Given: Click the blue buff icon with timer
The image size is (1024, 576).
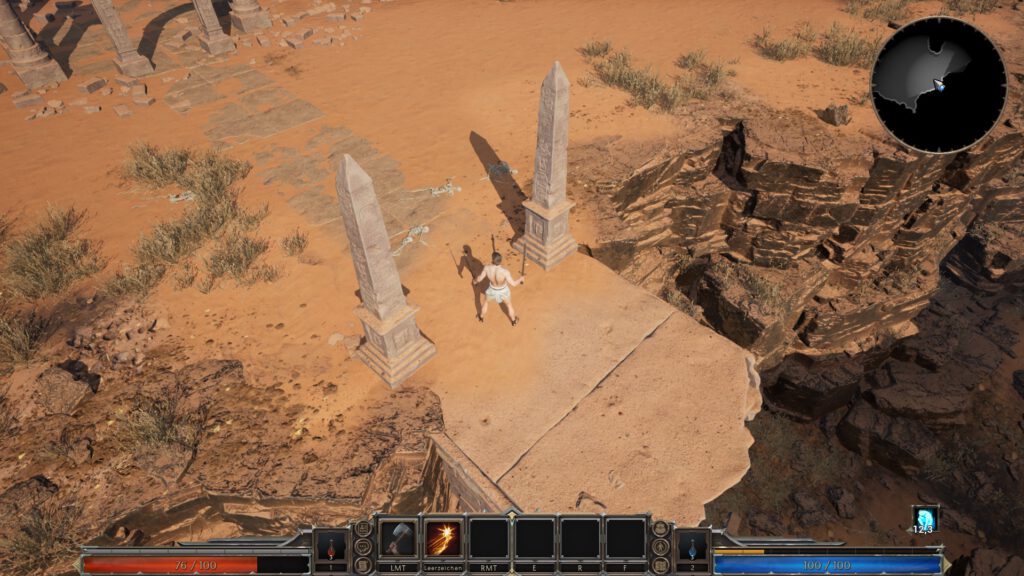Looking at the screenshot, I should 924,518.
